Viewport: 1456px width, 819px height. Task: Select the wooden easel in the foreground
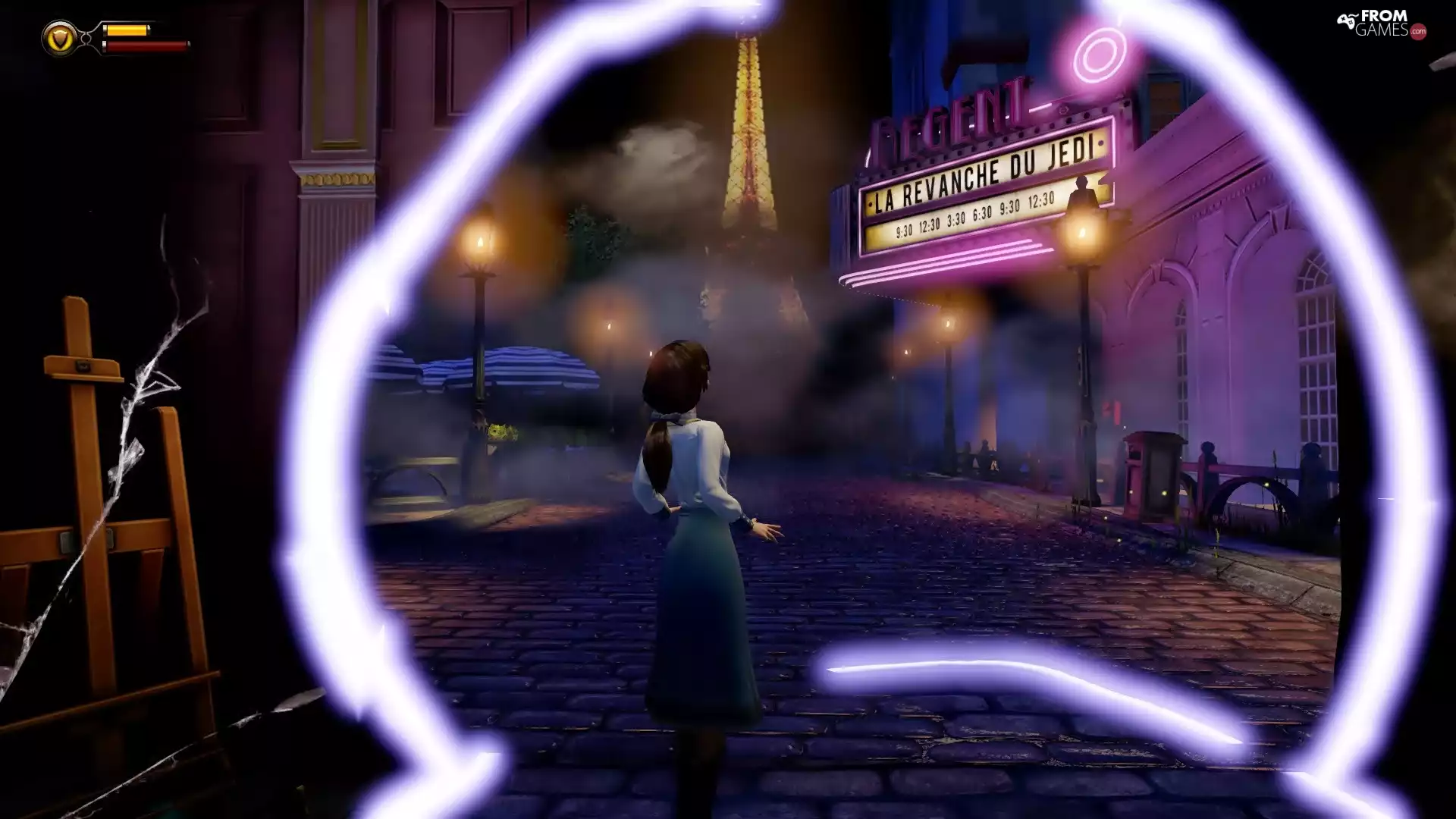click(83, 493)
